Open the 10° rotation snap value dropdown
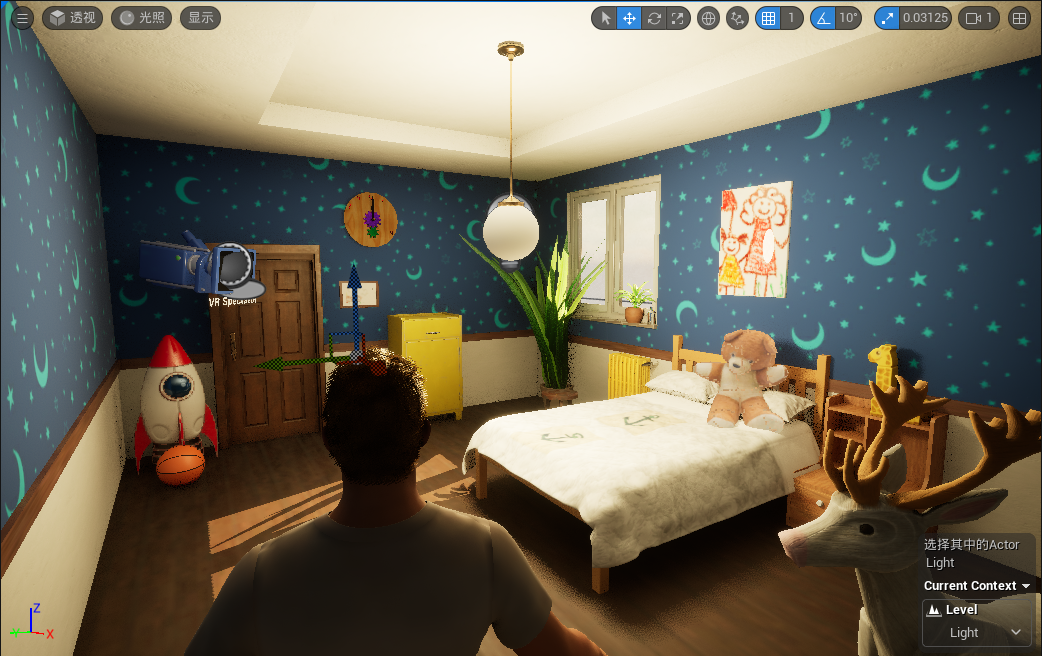Viewport: 1042px width, 656px height. (x=848, y=18)
